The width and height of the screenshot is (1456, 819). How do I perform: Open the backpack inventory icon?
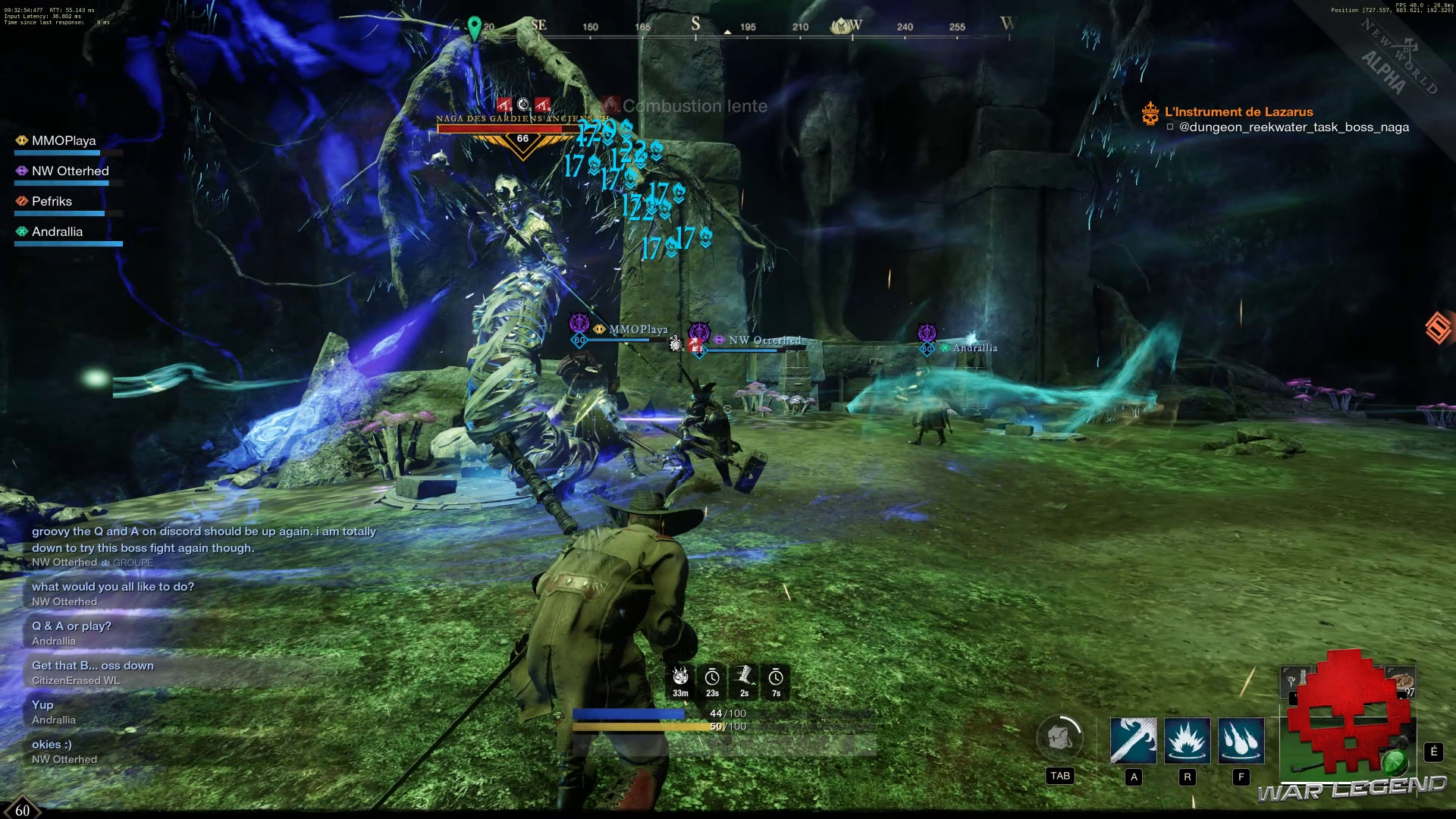coord(1059,737)
